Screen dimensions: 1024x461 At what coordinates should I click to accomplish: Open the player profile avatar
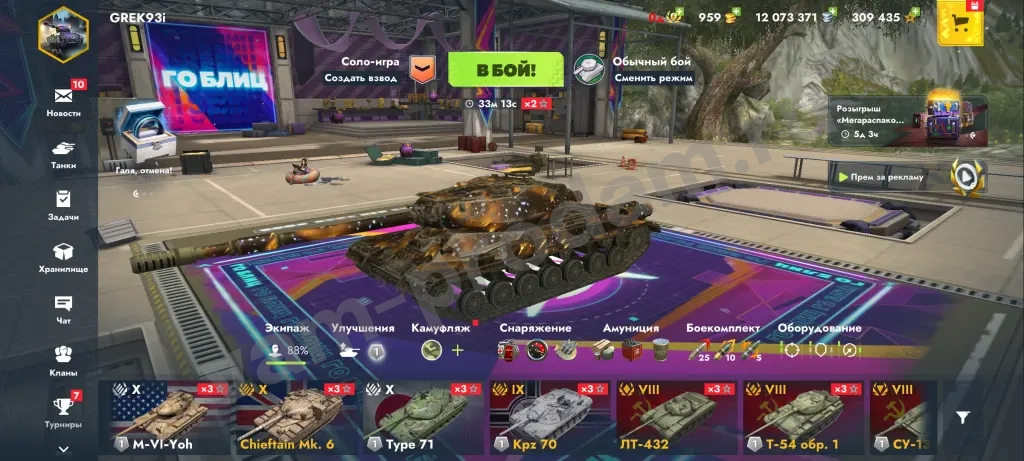pos(63,33)
